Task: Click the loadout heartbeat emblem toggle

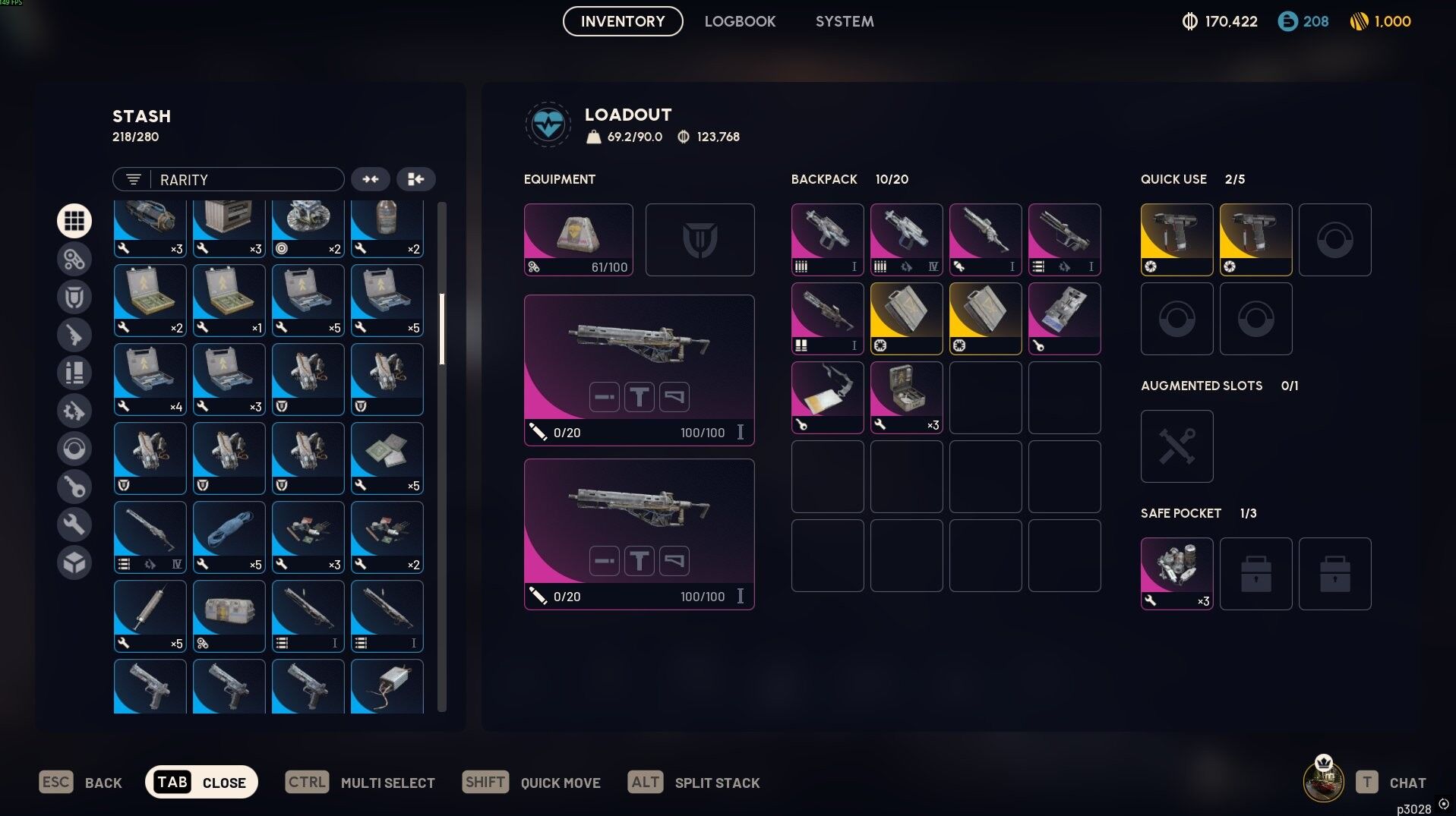Action: (548, 124)
